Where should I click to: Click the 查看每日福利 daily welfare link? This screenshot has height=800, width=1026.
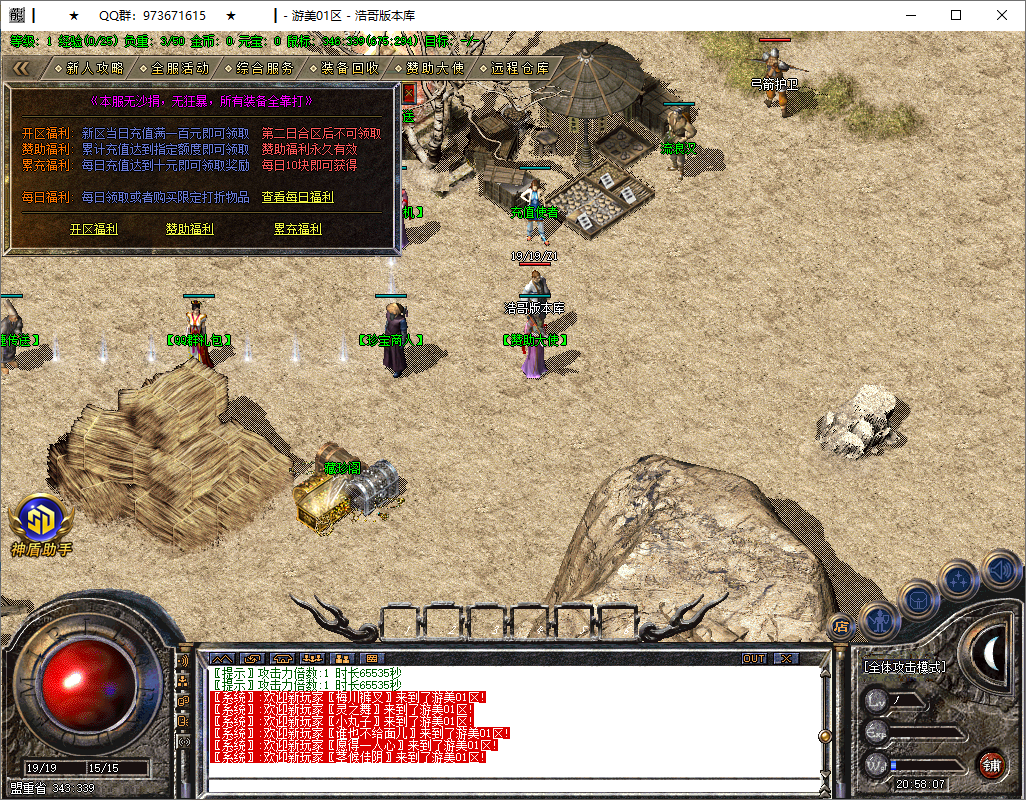tap(297, 197)
